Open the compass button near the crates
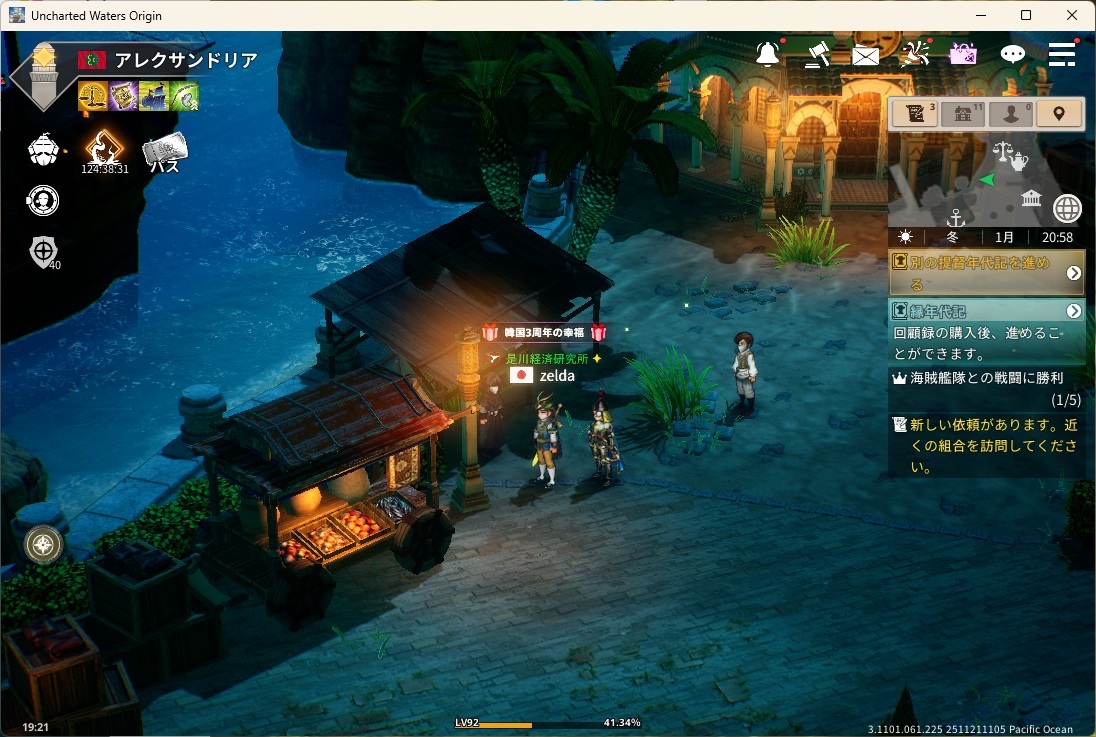The height and width of the screenshot is (737, 1096). click(x=44, y=544)
